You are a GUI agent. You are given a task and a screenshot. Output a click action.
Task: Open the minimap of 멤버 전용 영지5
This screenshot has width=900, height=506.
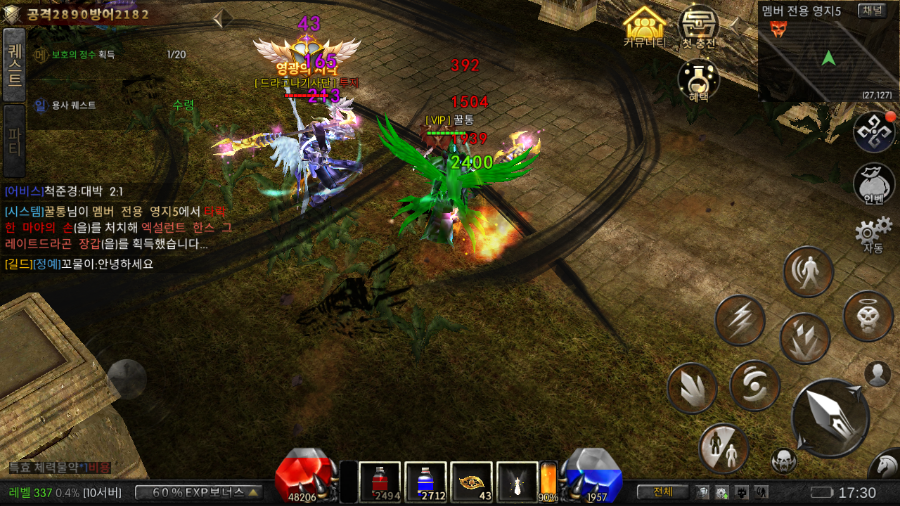(x=827, y=58)
